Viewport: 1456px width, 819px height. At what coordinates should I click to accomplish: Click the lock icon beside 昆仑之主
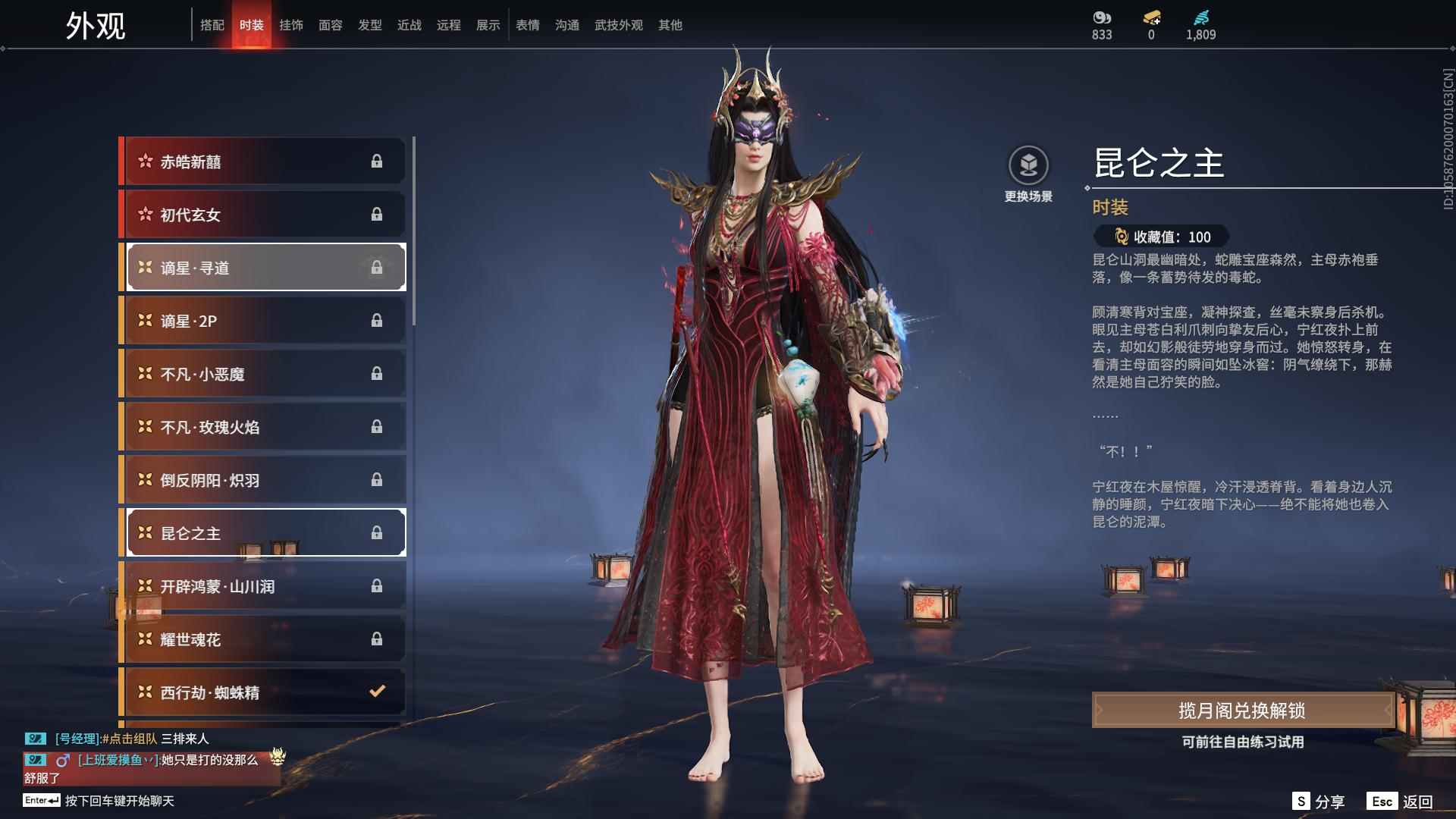(377, 532)
